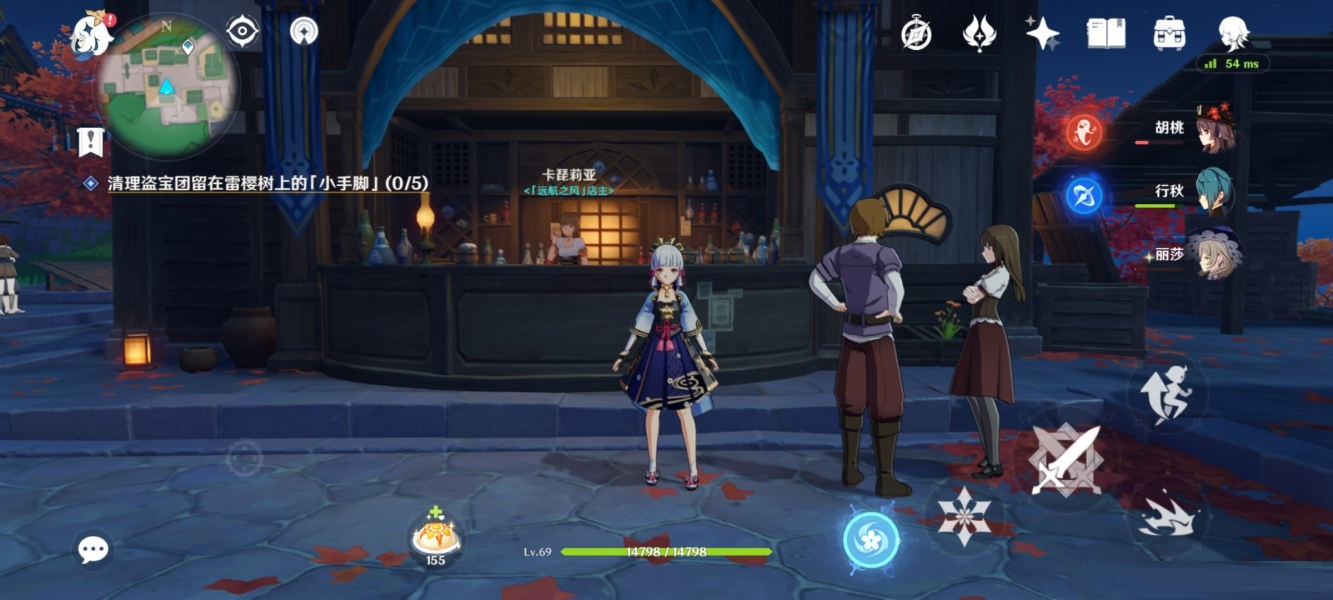Switch to party member 行秋
This screenshot has height=600, width=1333.
[x=1212, y=192]
